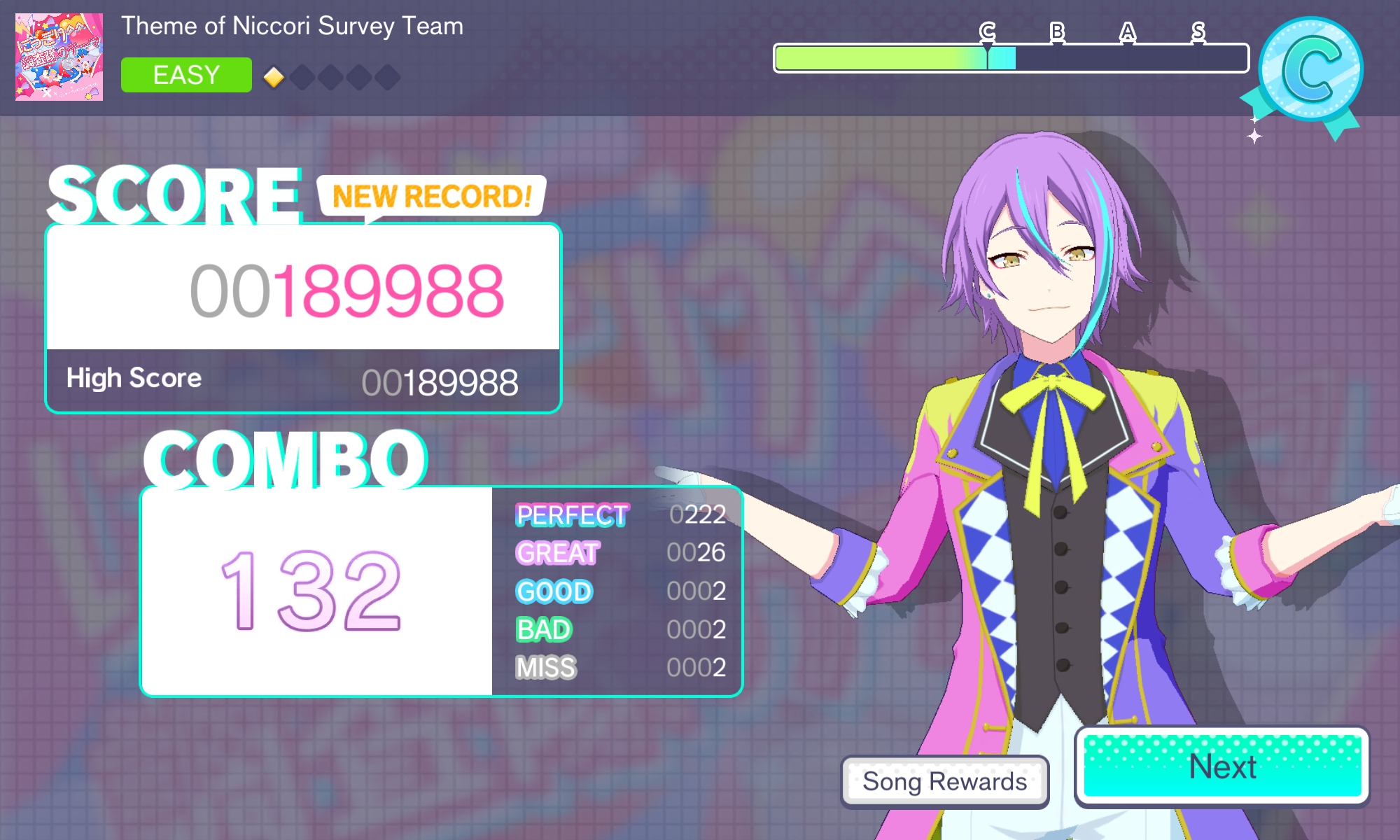Click the EASY difficulty badge

[185, 74]
